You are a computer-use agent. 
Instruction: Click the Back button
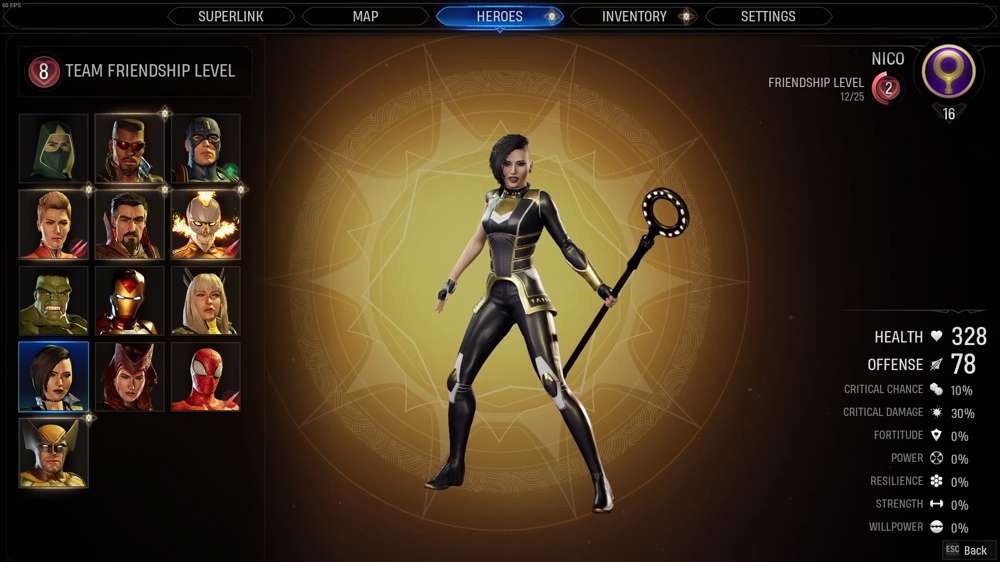coord(967,550)
